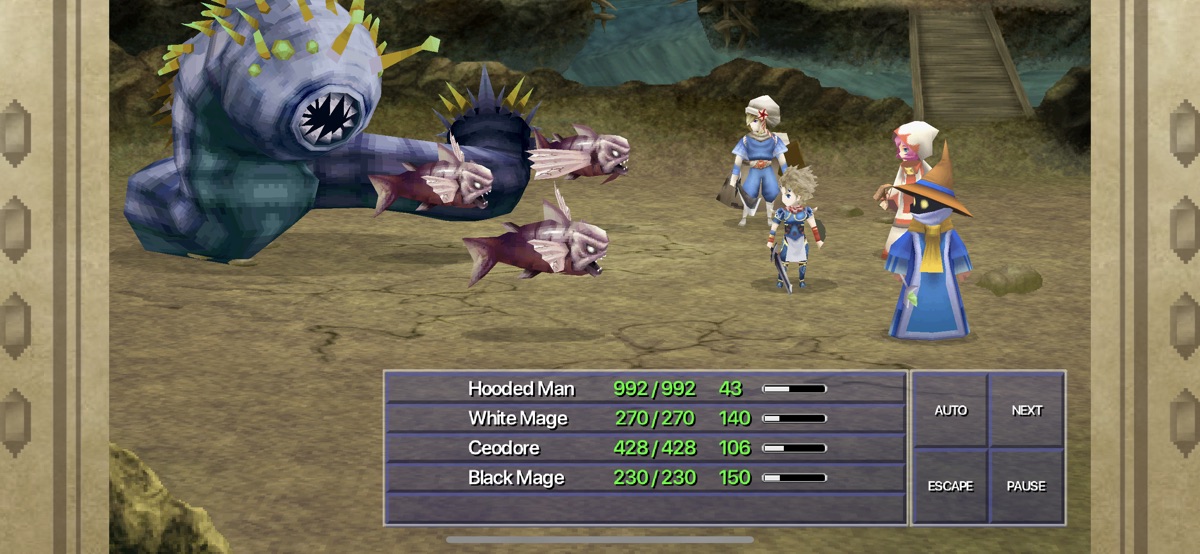
Task: Choose ESCAPE to flee the battle
Action: 950,486
